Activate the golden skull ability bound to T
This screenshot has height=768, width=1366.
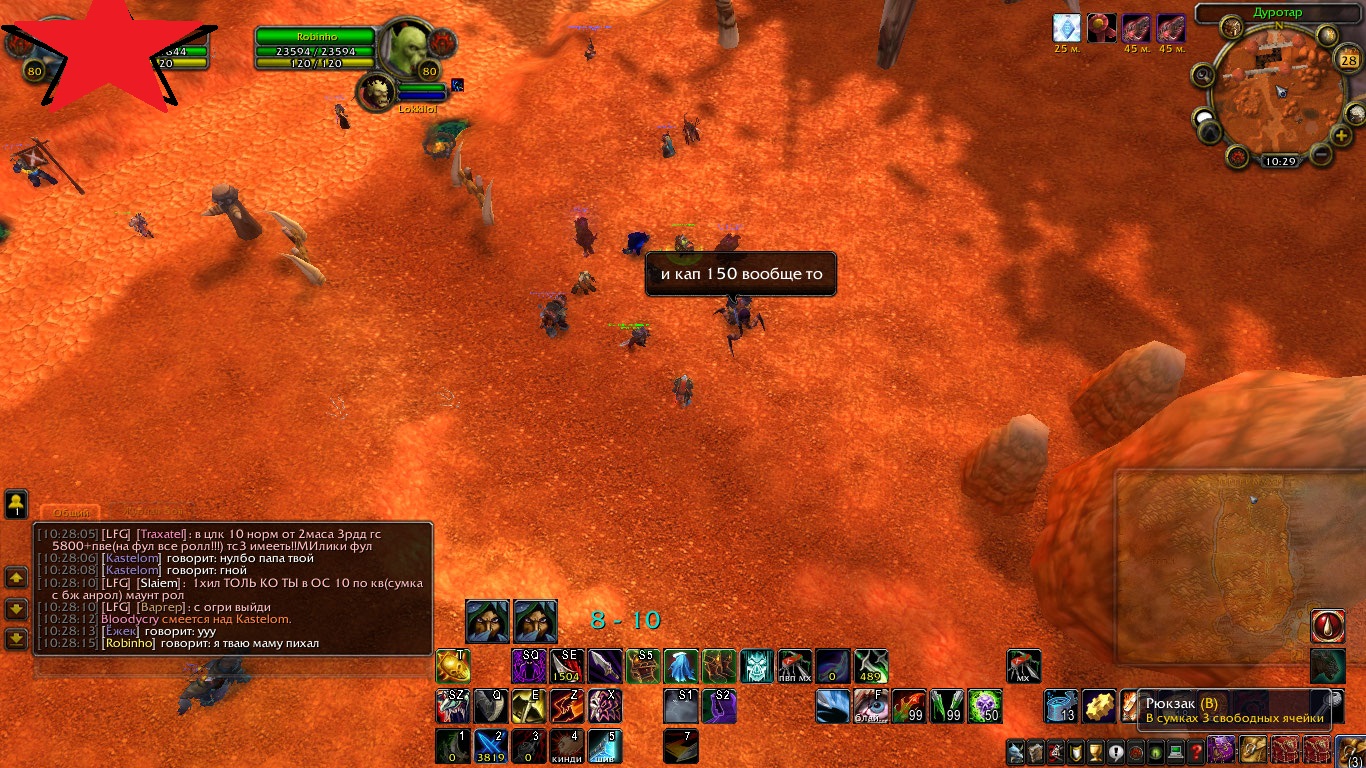click(x=453, y=666)
